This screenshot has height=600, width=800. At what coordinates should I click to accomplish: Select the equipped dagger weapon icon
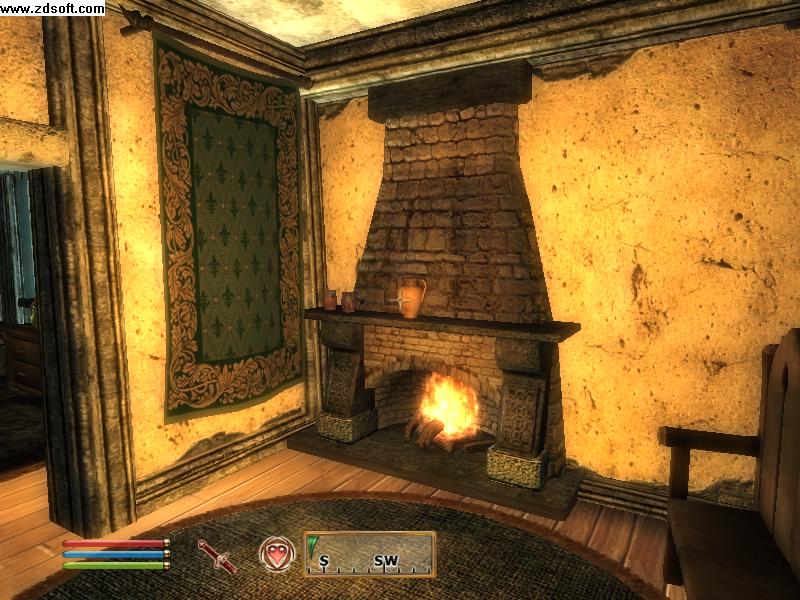(217, 555)
